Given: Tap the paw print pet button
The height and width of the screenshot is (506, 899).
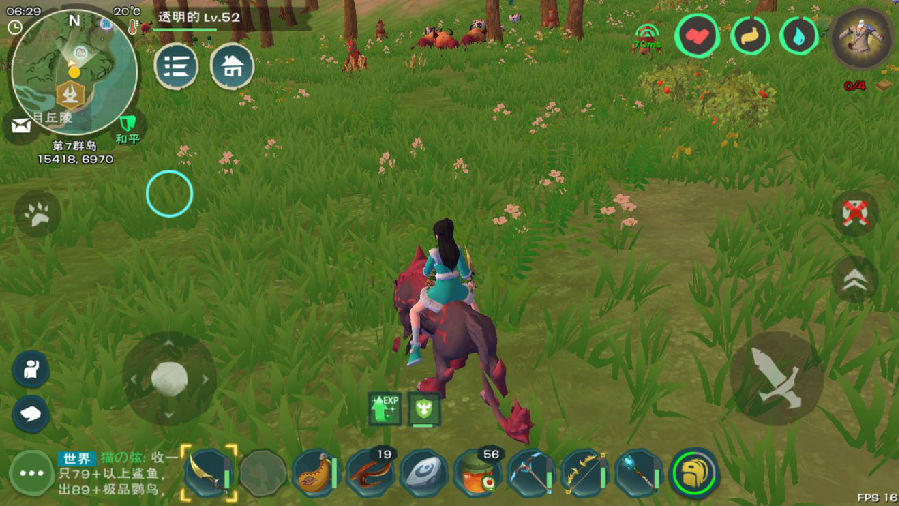Looking at the screenshot, I should point(38,213).
